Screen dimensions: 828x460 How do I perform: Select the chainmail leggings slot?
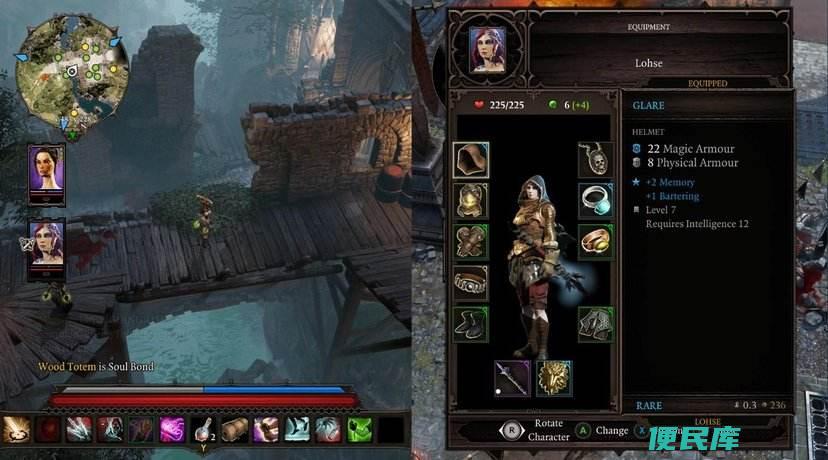coord(596,323)
